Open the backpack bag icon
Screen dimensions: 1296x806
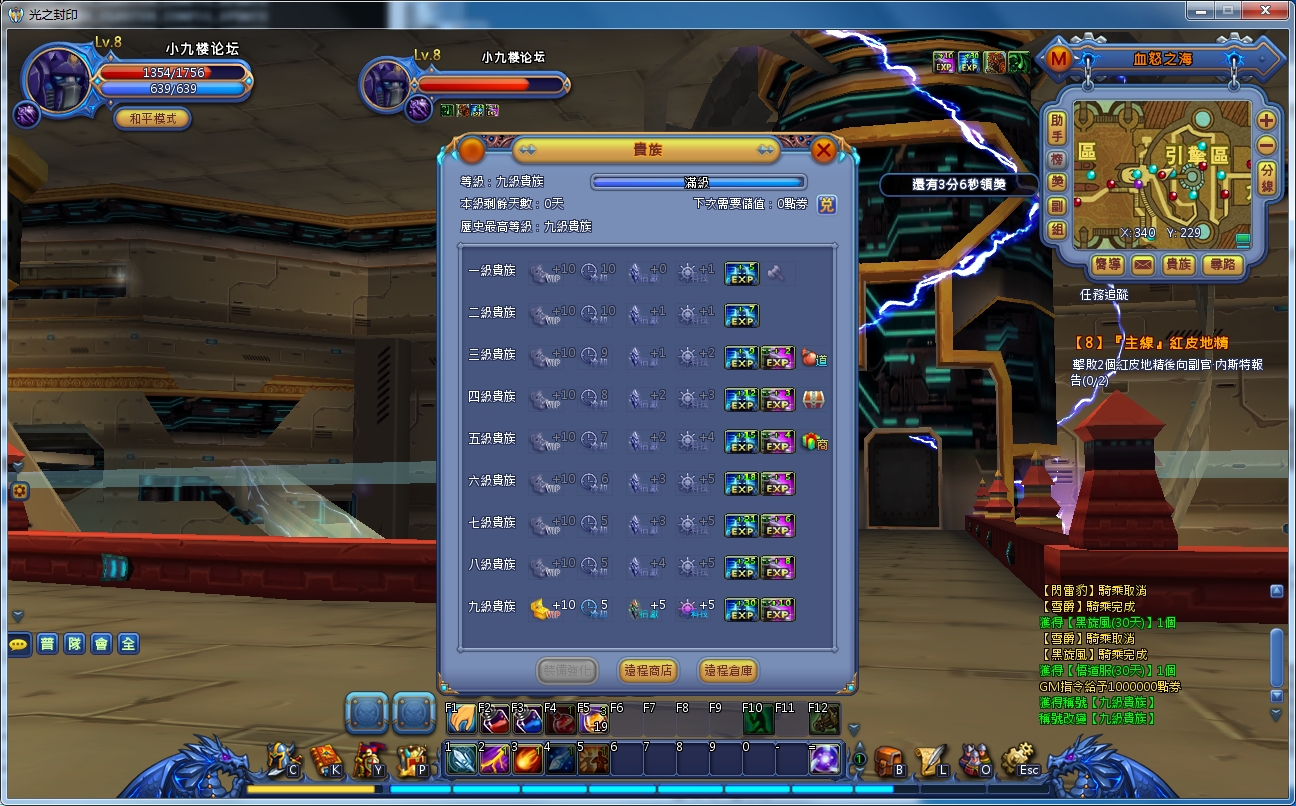coord(887,761)
